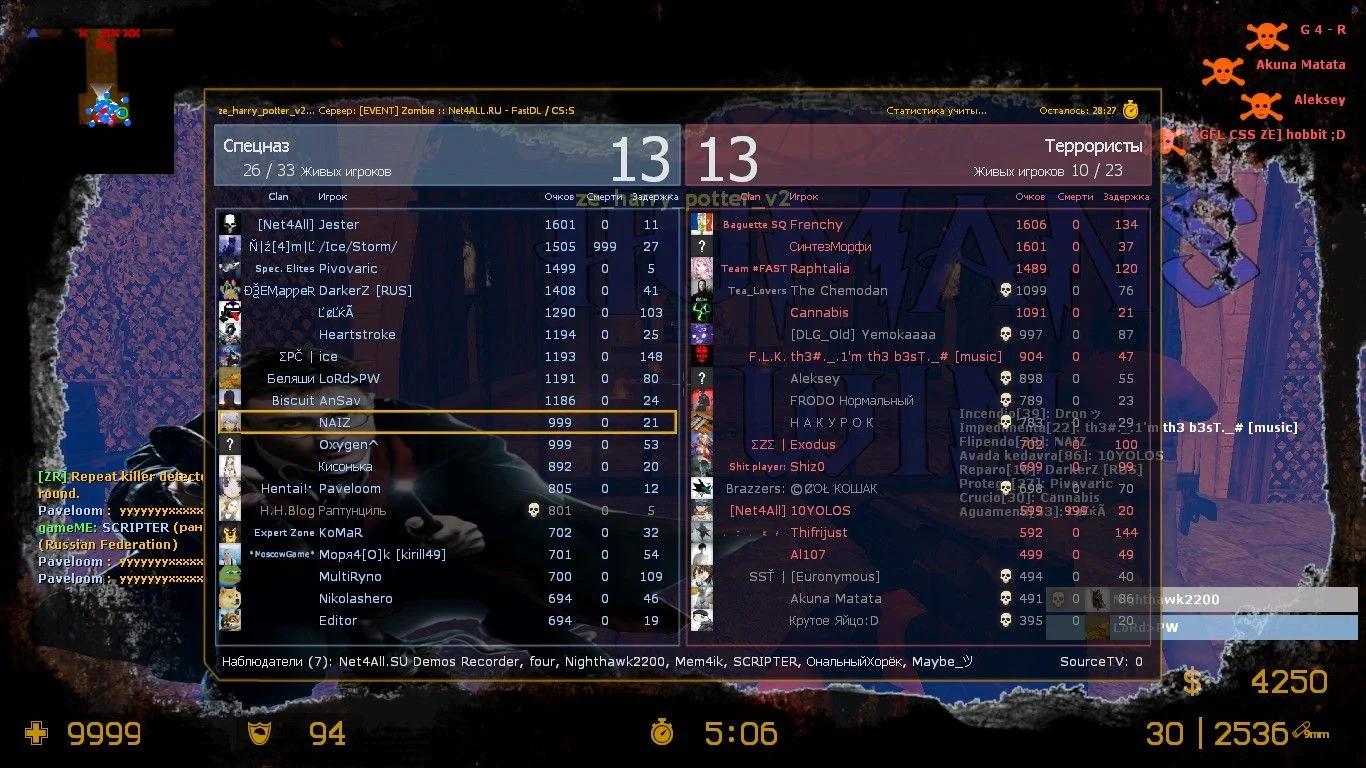This screenshot has height=768, width=1366.
Task: Select Nikolashero's row with the doge avatar
Action: [446, 599]
